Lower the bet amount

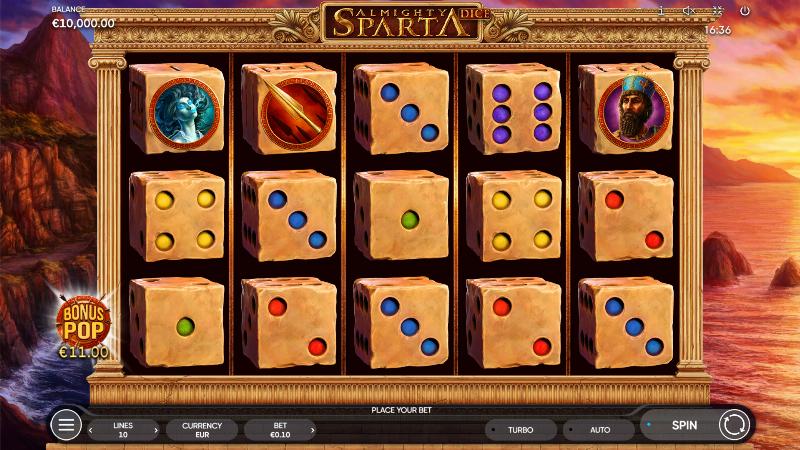pos(248,430)
